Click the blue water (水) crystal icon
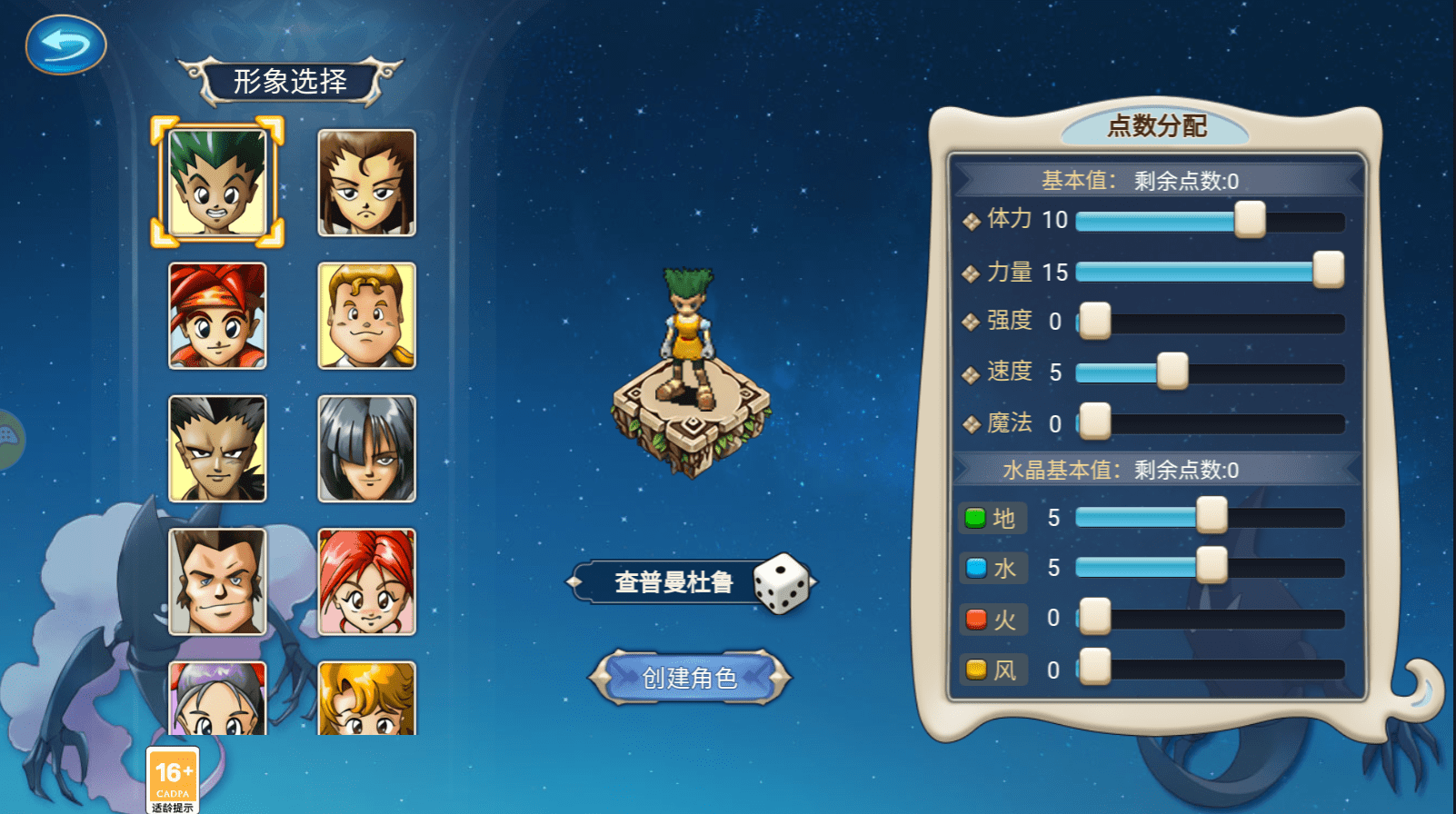This screenshot has height=814, width=1456. pos(976,568)
